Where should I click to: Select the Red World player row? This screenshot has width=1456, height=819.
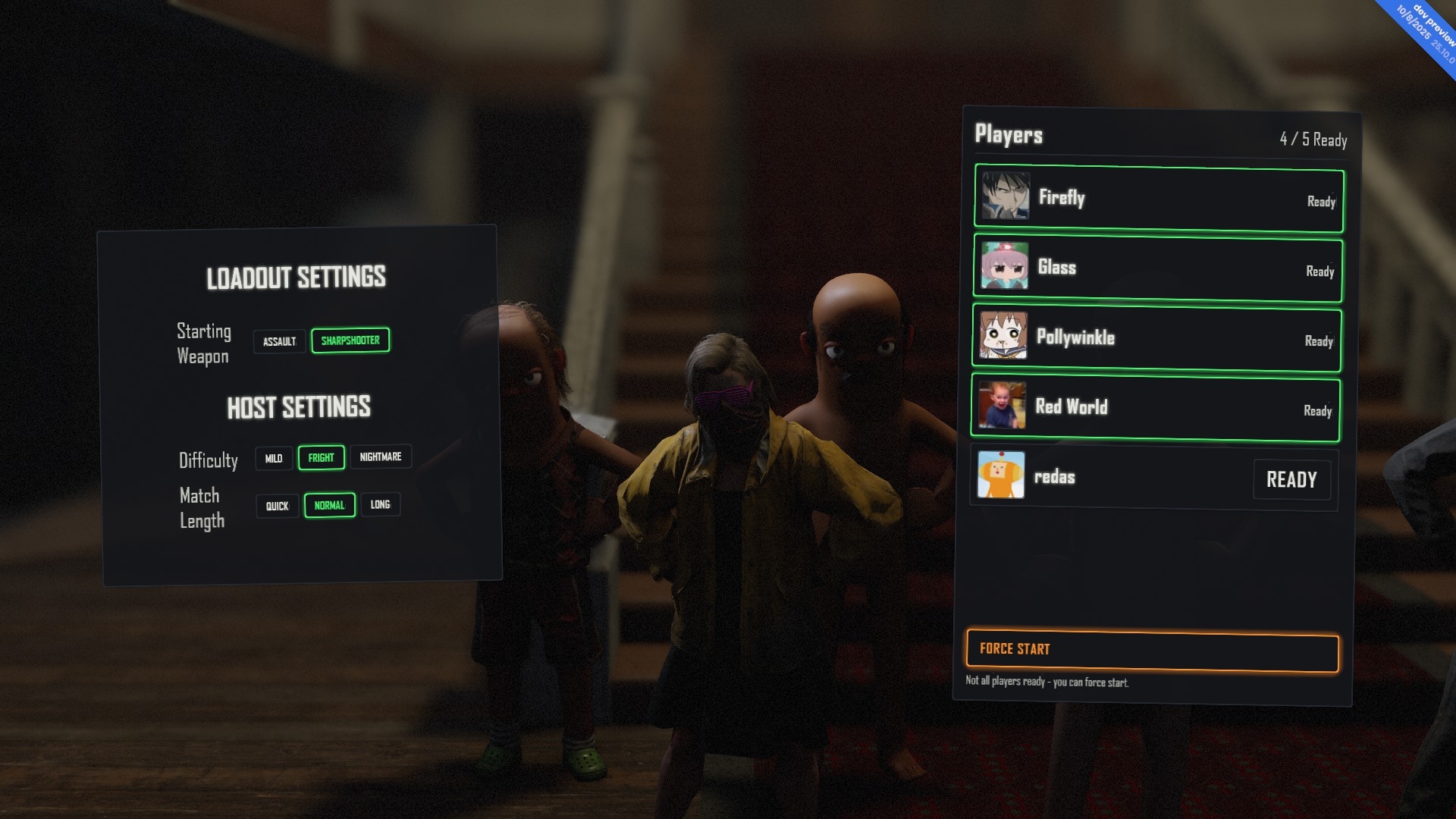point(1155,408)
